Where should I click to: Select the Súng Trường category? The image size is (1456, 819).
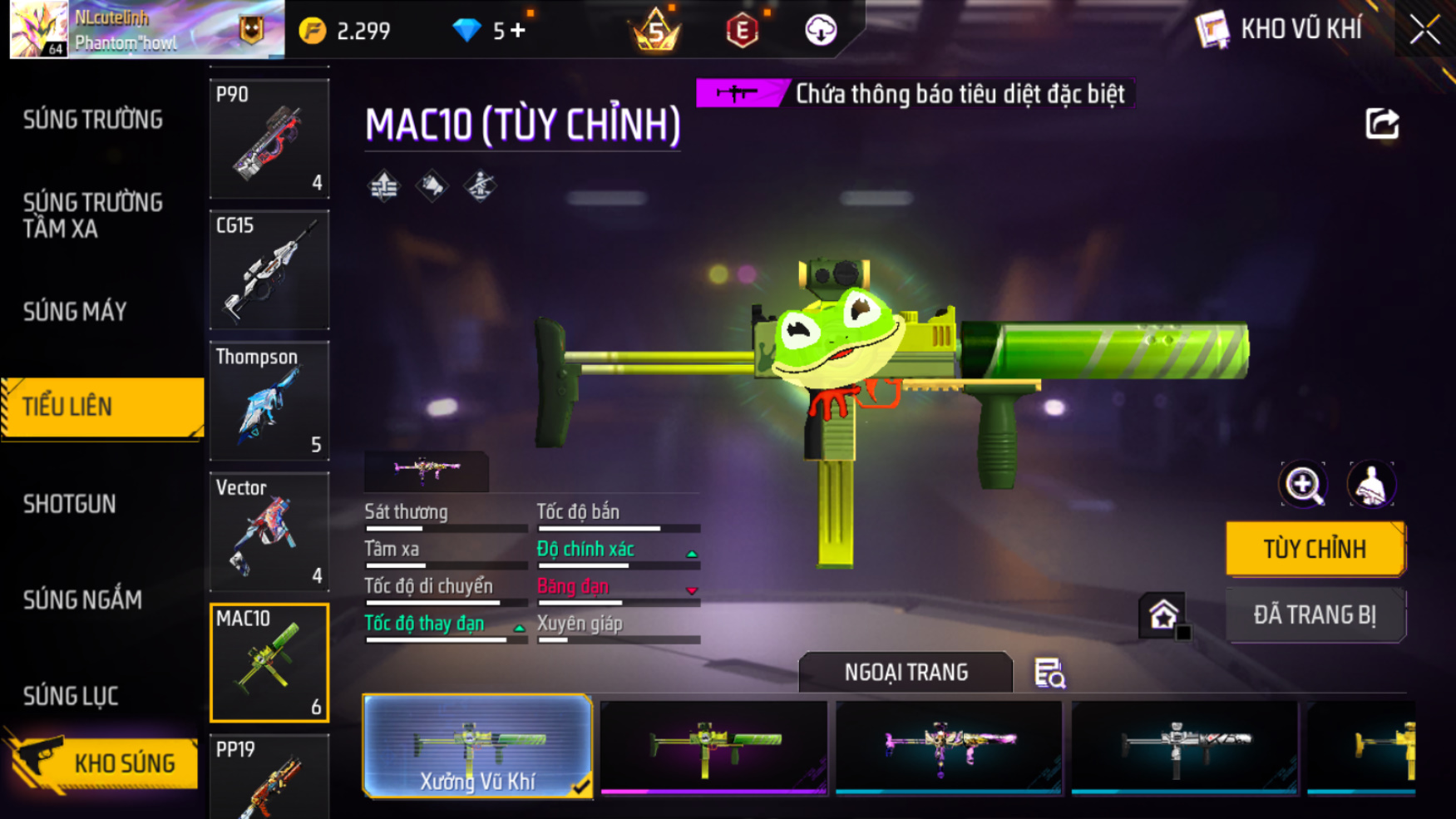pos(92,120)
